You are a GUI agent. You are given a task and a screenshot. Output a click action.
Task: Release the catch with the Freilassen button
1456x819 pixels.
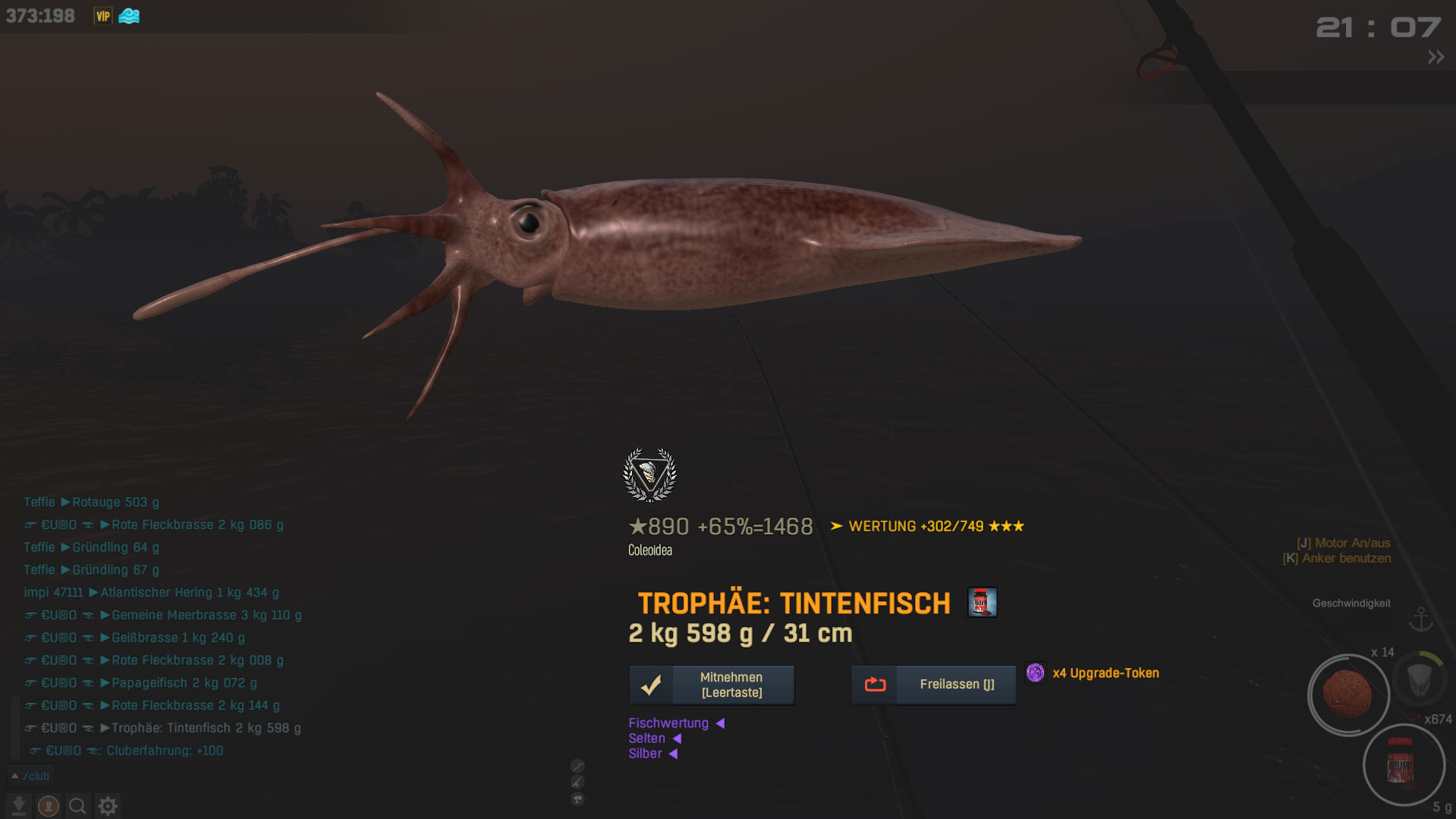(x=933, y=685)
